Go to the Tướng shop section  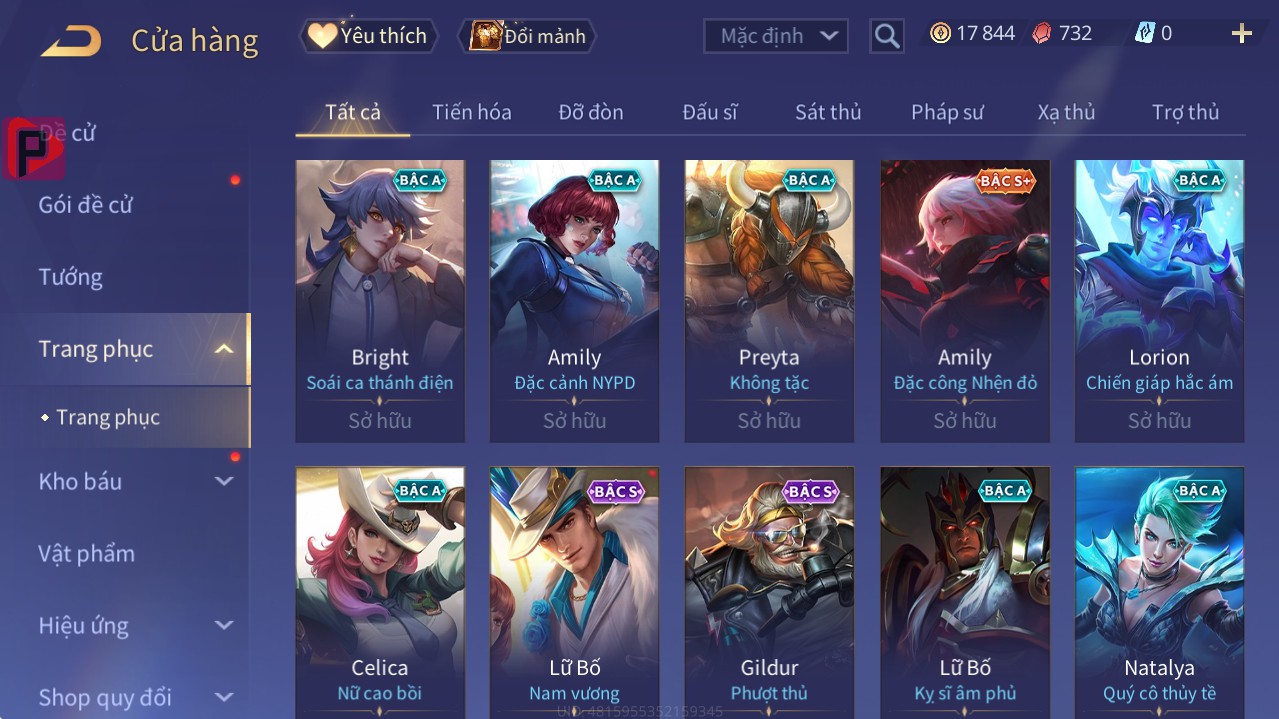click(71, 277)
